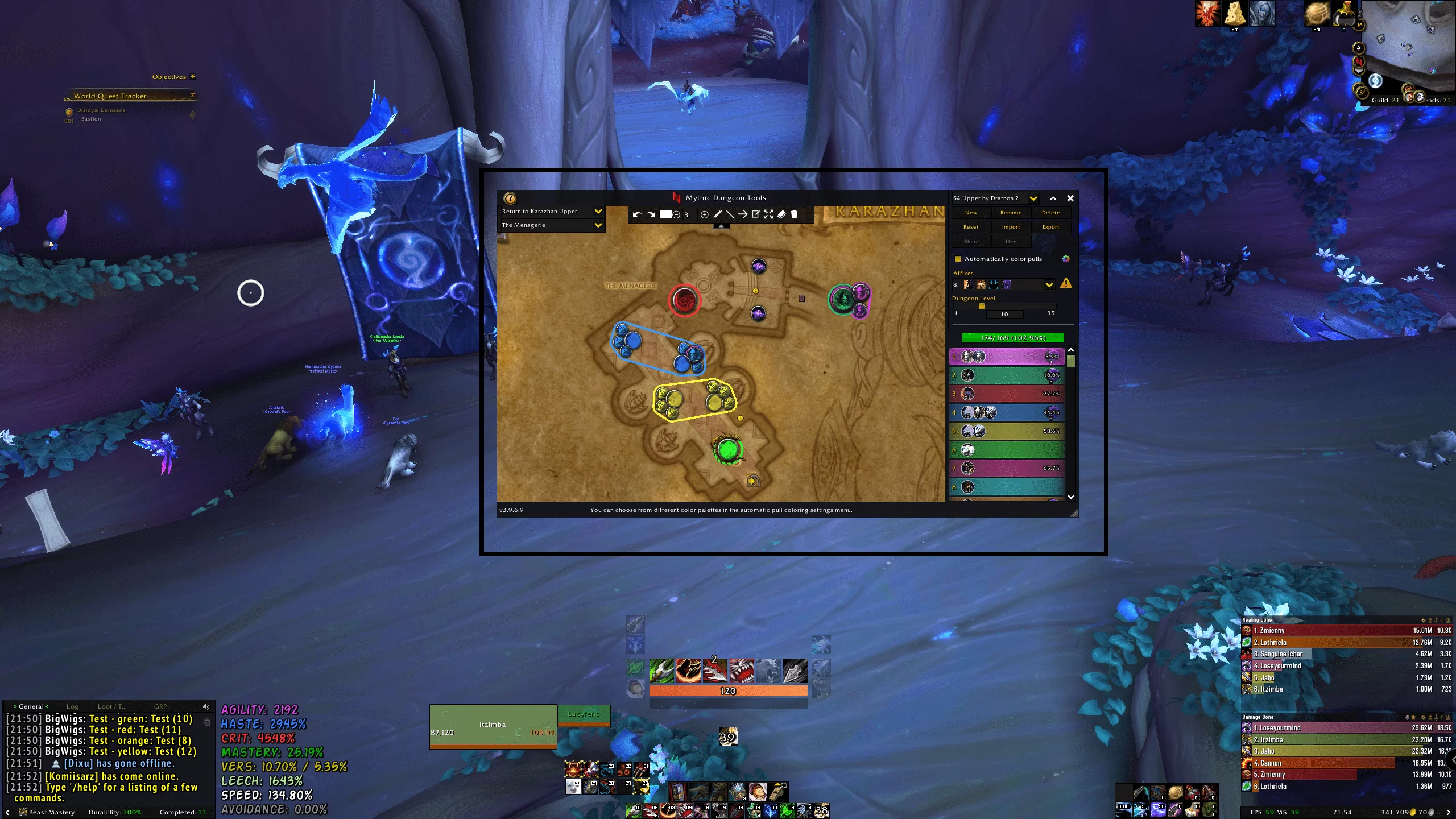1456x819 pixels.
Task: Reset the current route
Action: (x=971, y=227)
